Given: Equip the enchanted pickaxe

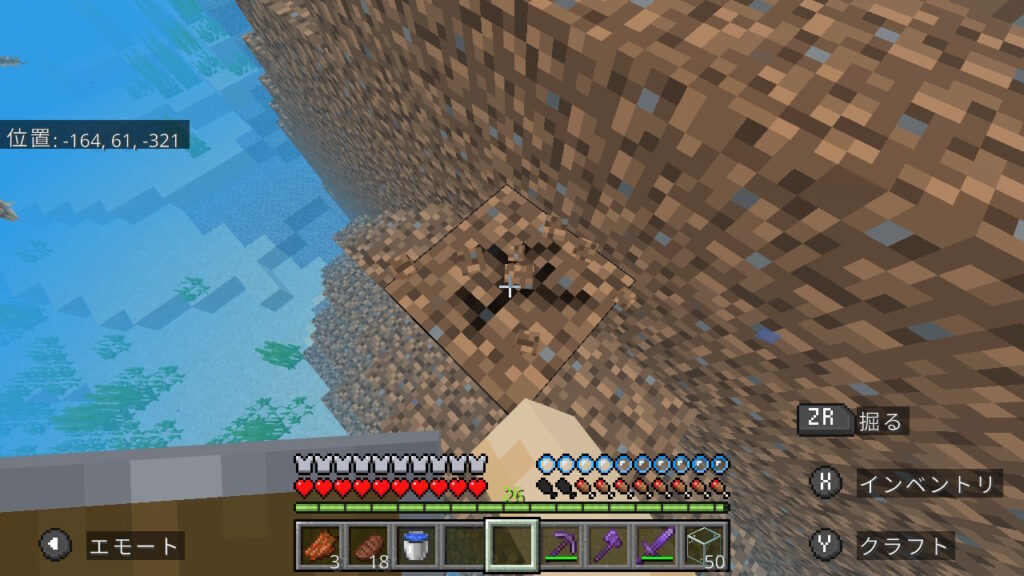Looking at the screenshot, I should 561,546.
